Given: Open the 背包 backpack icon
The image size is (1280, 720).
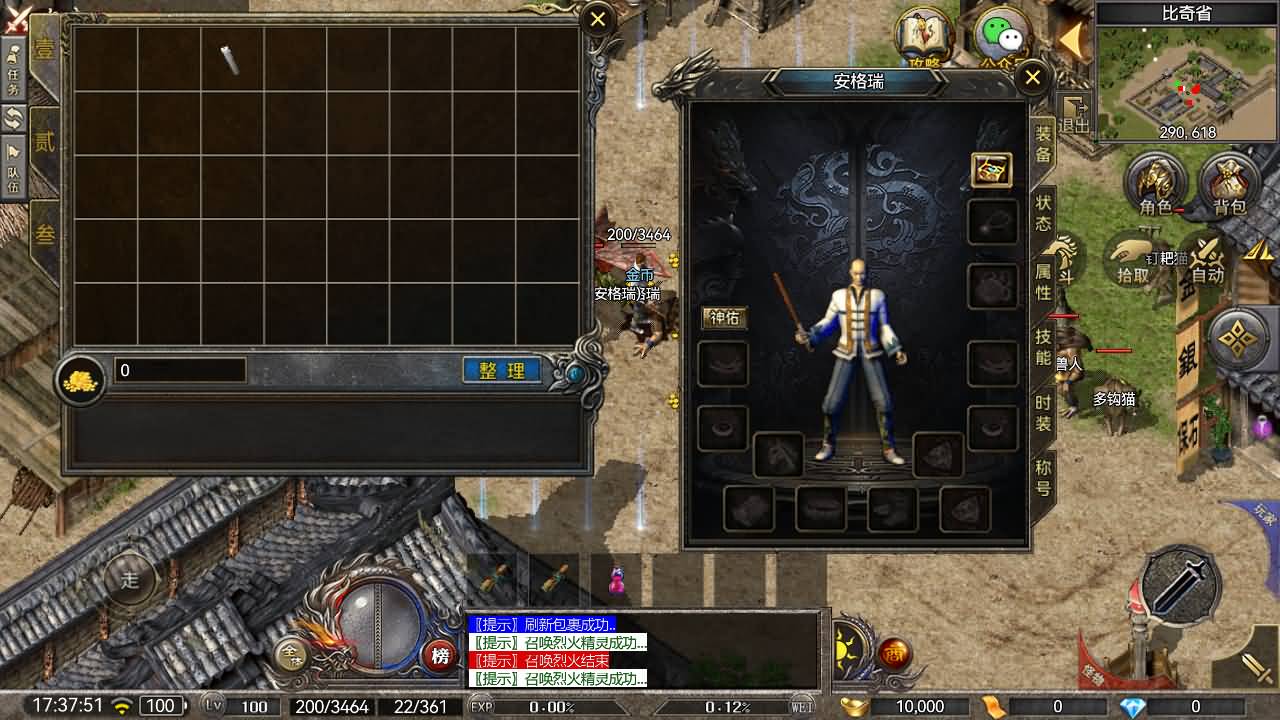Looking at the screenshot, I should pos(1229,185).
